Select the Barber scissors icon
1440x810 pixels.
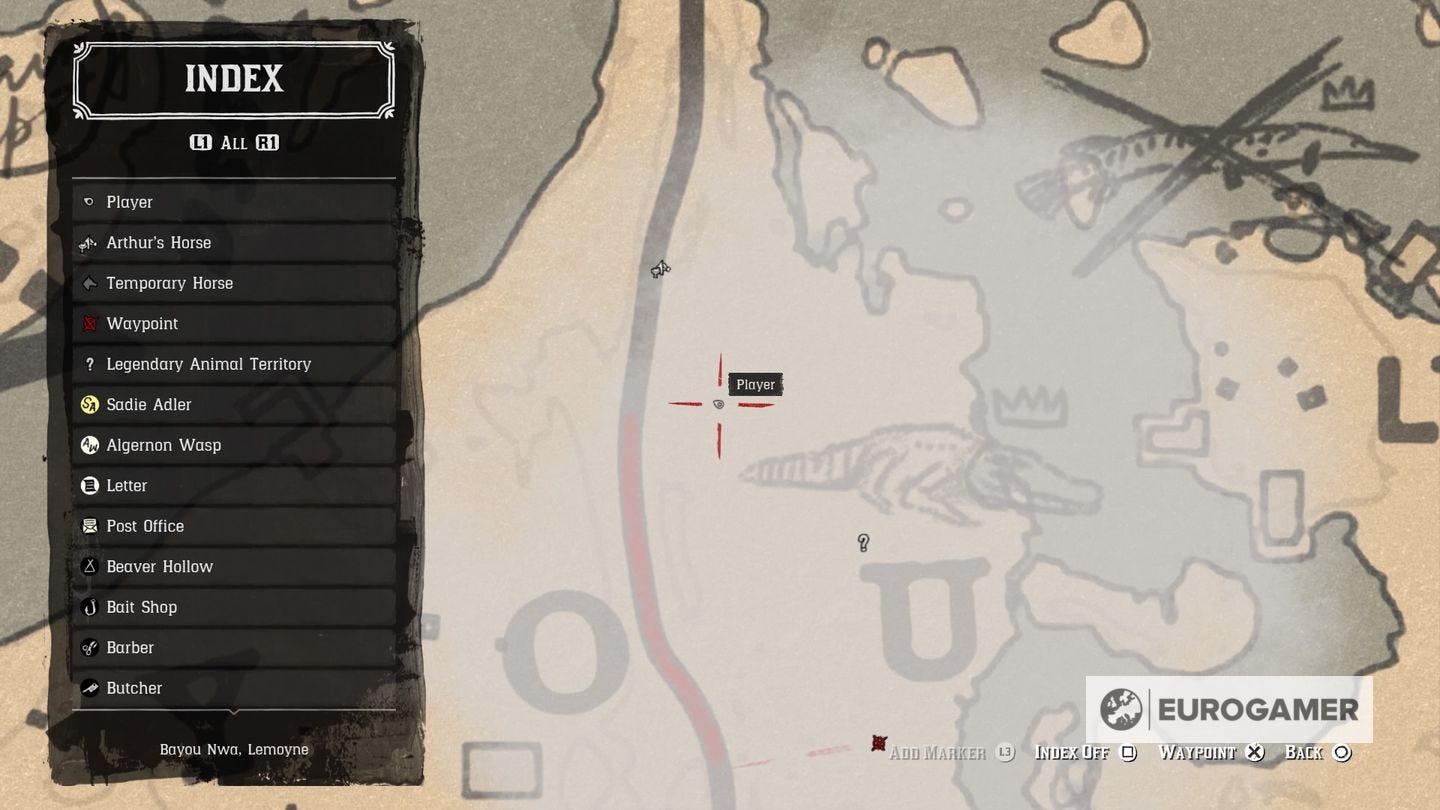tap(90, 647)
